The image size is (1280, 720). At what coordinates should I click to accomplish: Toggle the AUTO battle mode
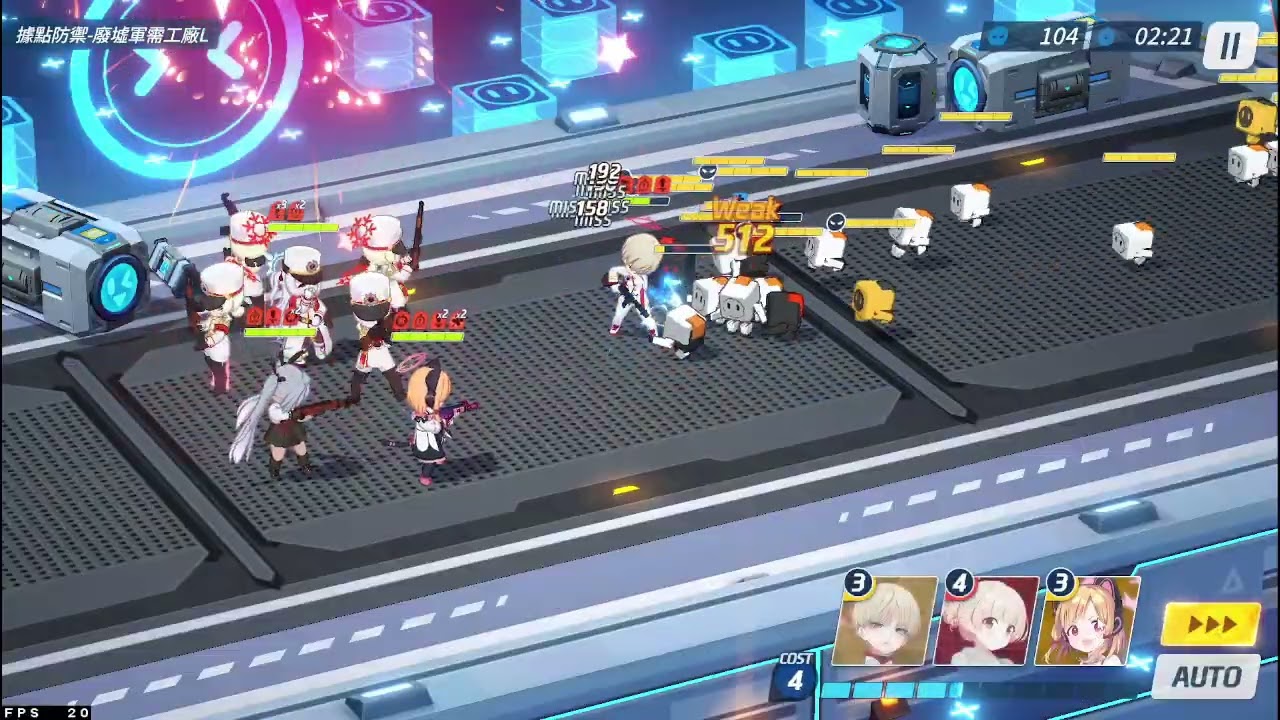(1206, 677)
